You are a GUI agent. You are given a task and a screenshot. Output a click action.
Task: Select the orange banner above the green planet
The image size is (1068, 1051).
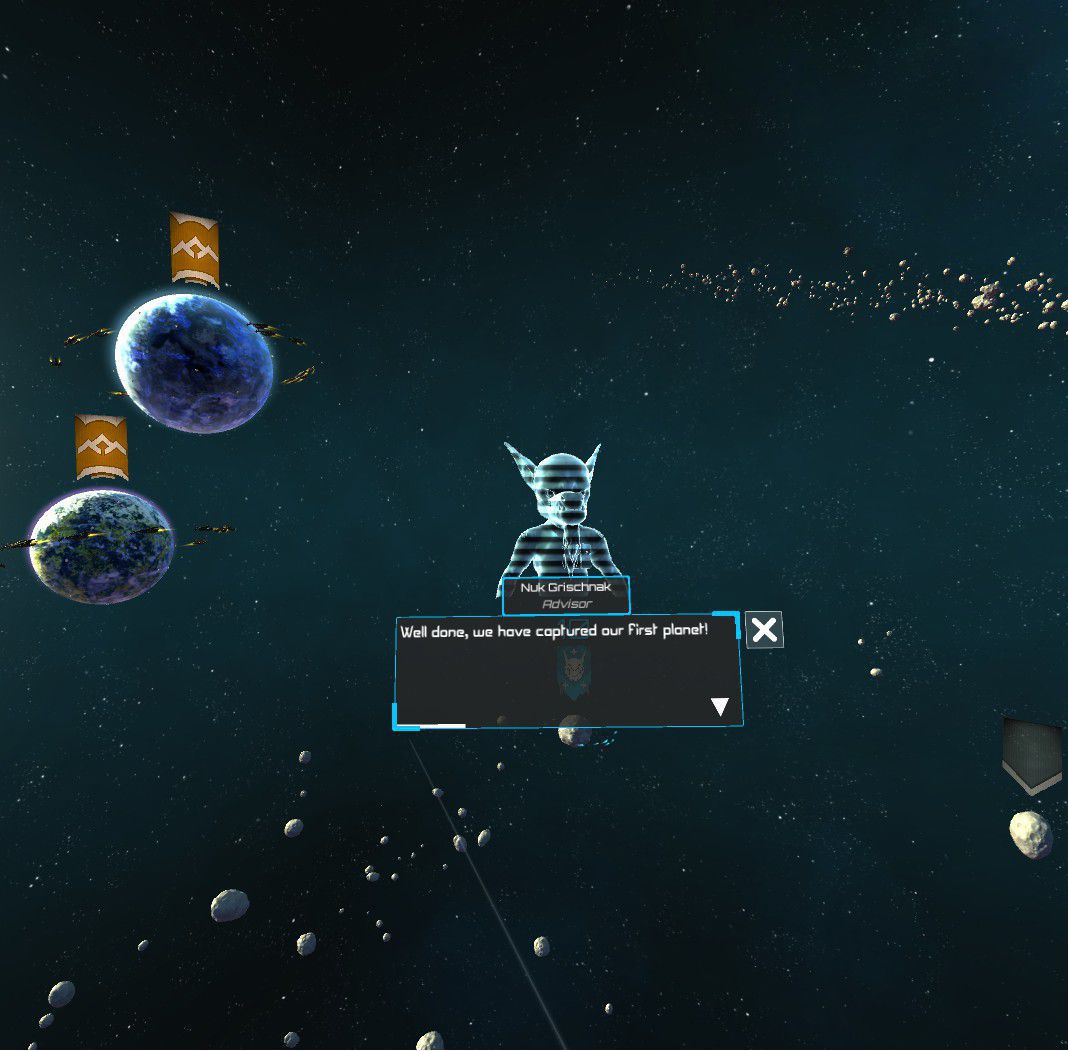[101, 447]
